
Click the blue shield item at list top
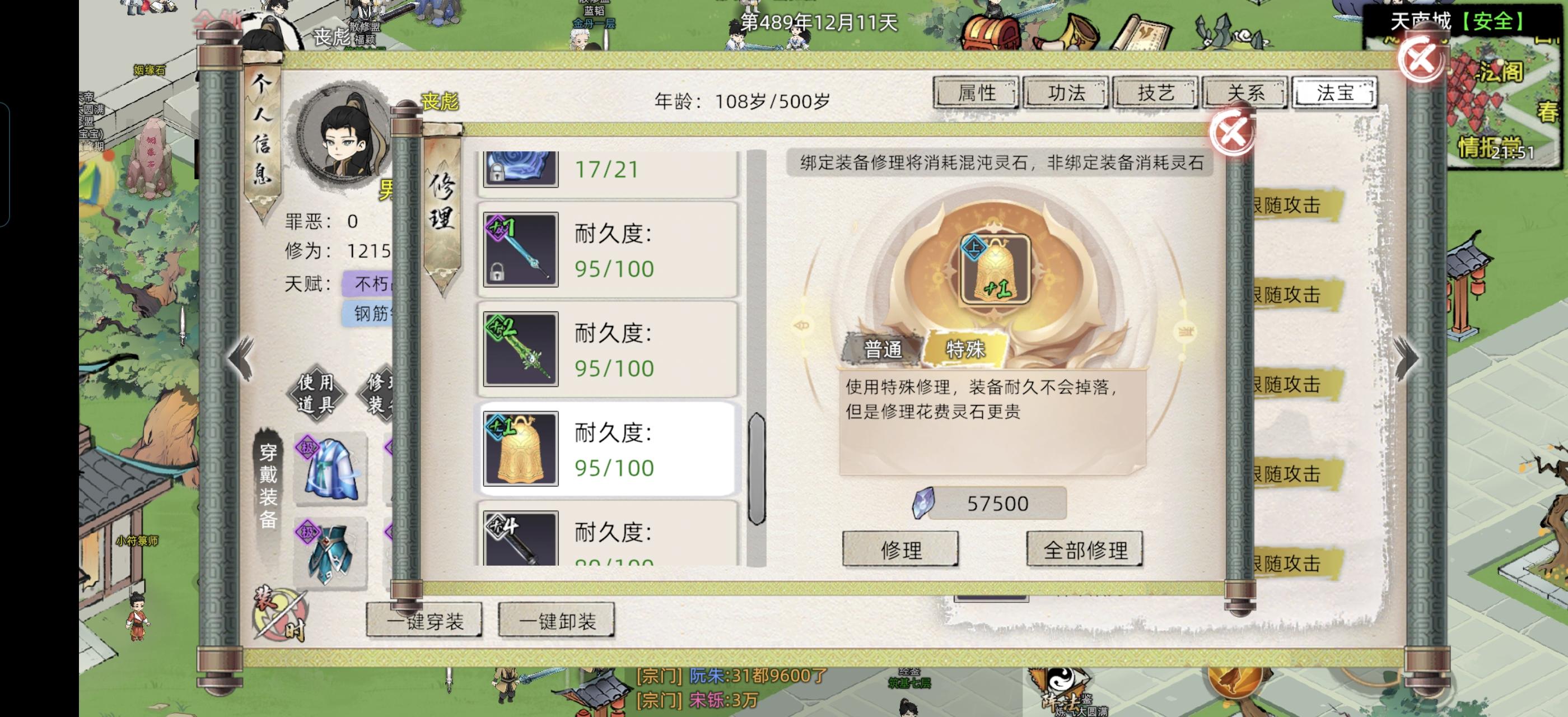coord(521,170)
